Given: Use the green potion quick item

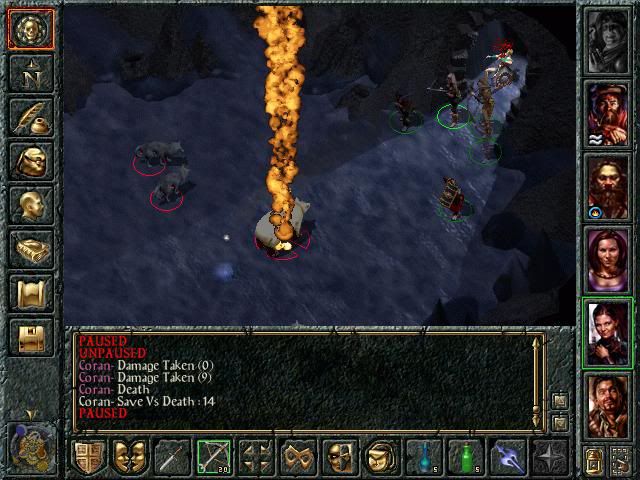Looking at the screenshot, I should tap(465, 457).
